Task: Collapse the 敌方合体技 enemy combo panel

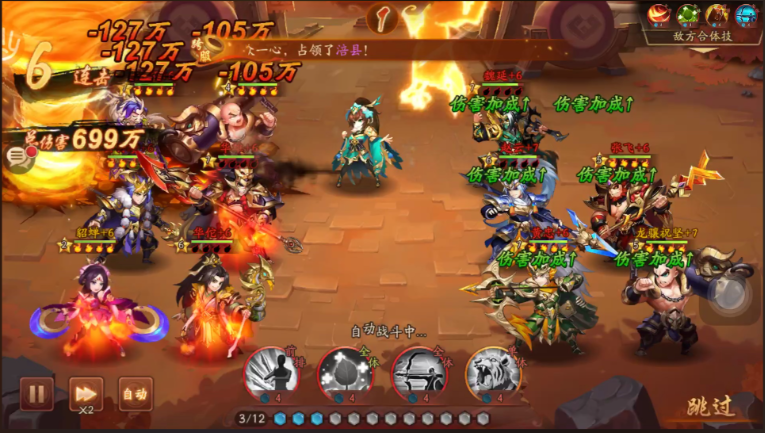Action: point(703,36)
